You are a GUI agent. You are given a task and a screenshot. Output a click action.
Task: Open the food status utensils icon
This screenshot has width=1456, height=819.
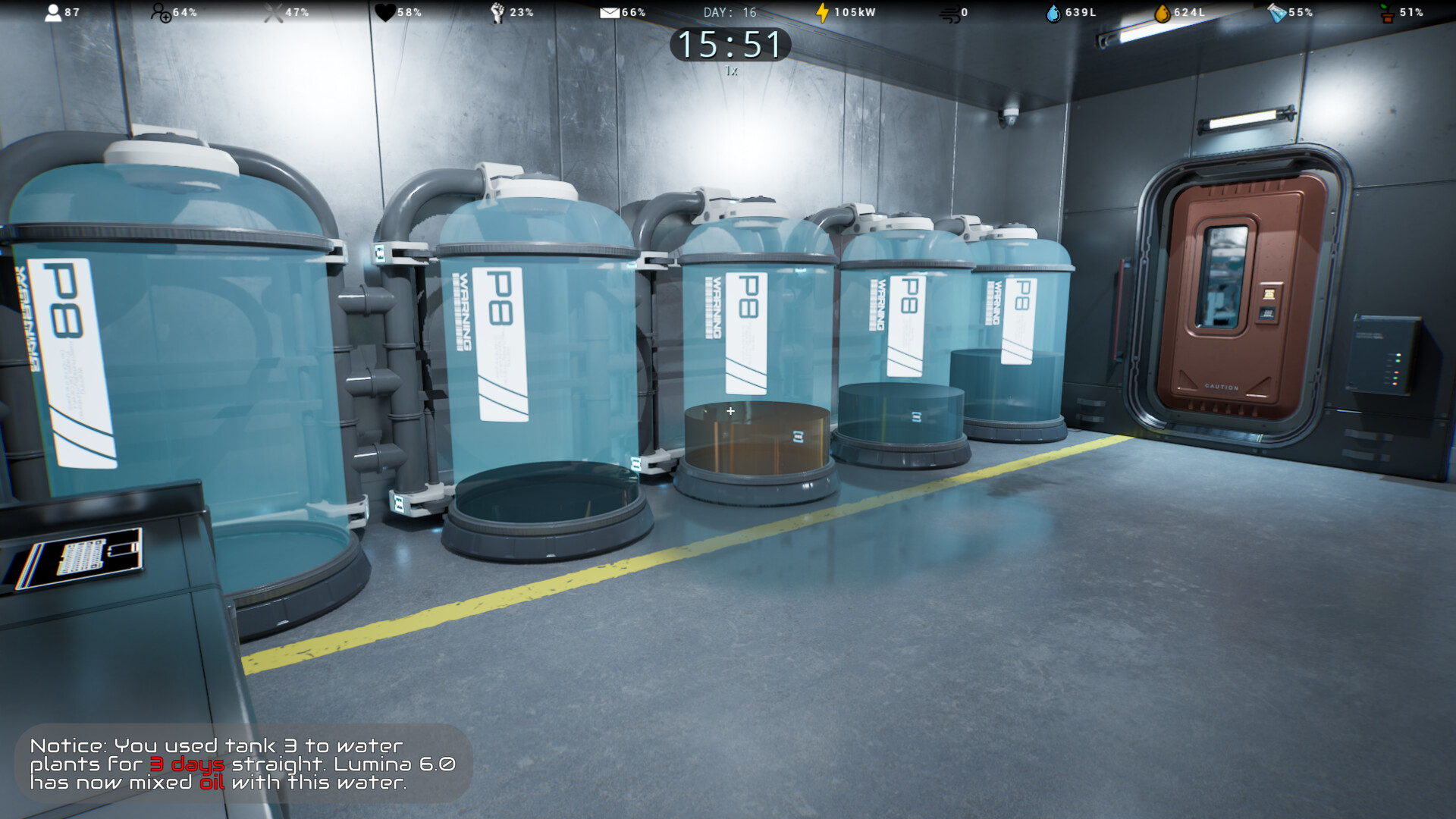click(x=271, y=11)
